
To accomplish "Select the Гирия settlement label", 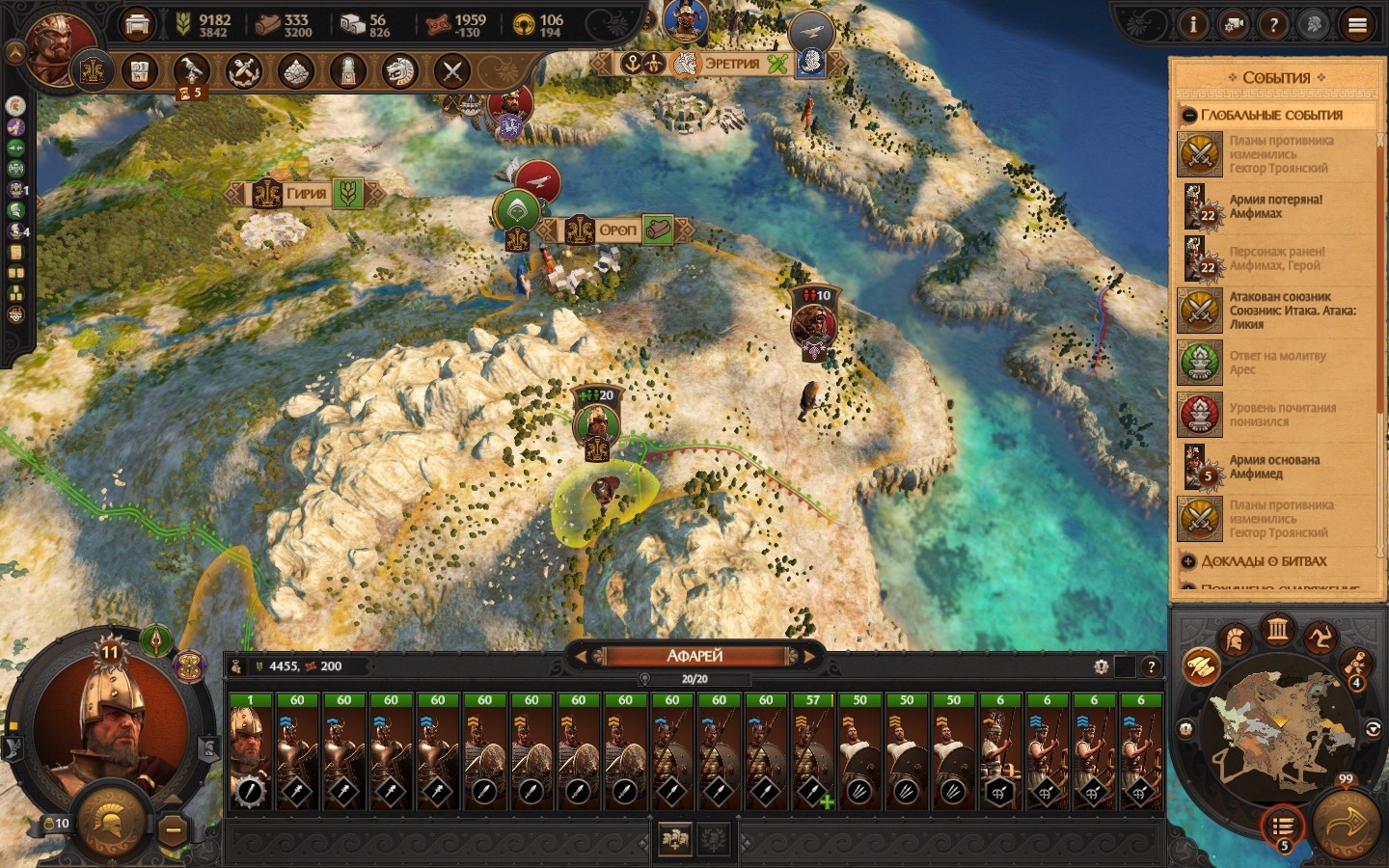I will tap(306, 194).
